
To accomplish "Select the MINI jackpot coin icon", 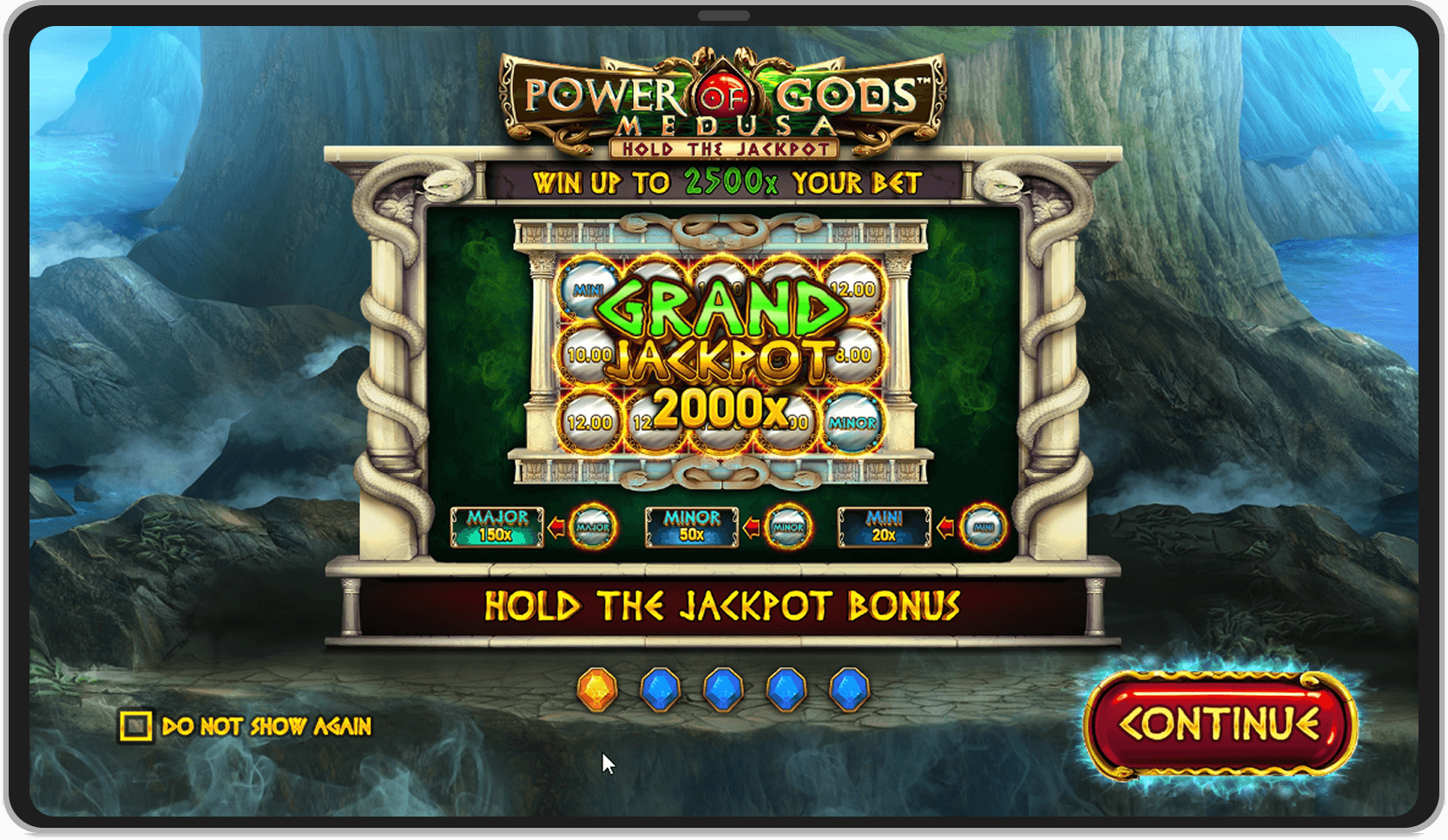I will coord(984,526).
